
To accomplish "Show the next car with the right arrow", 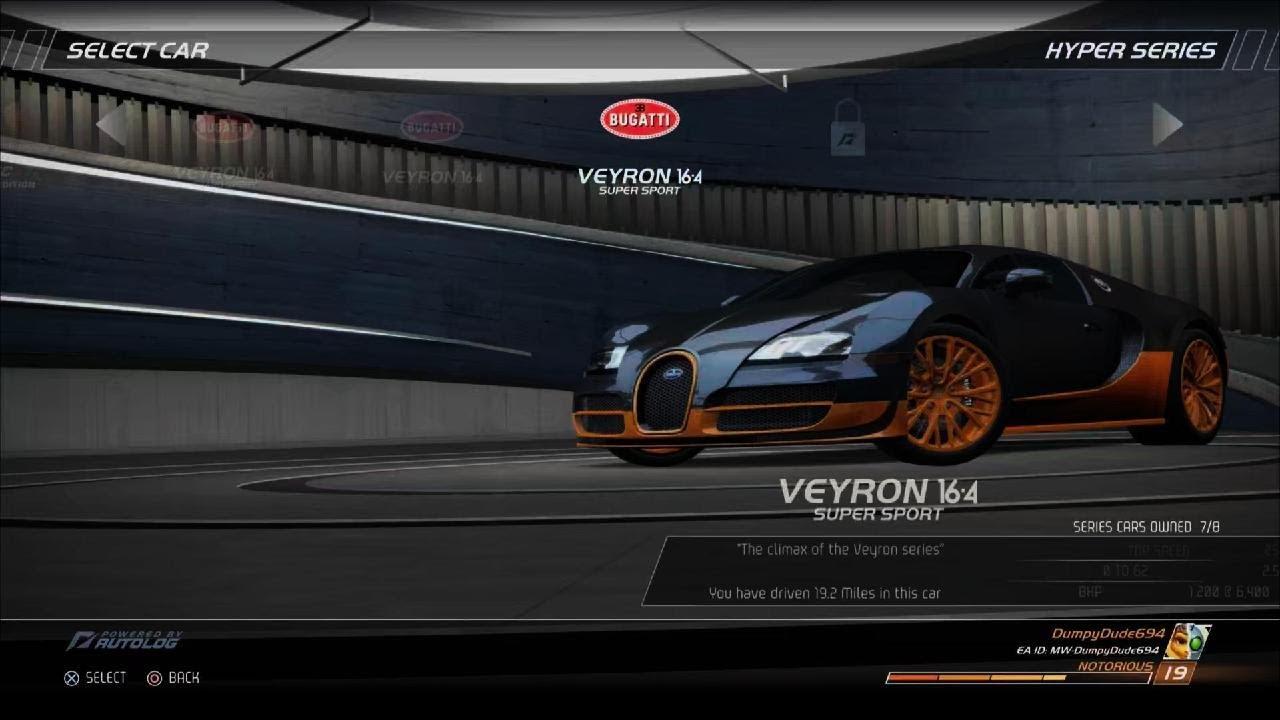I will (1167, 125).
